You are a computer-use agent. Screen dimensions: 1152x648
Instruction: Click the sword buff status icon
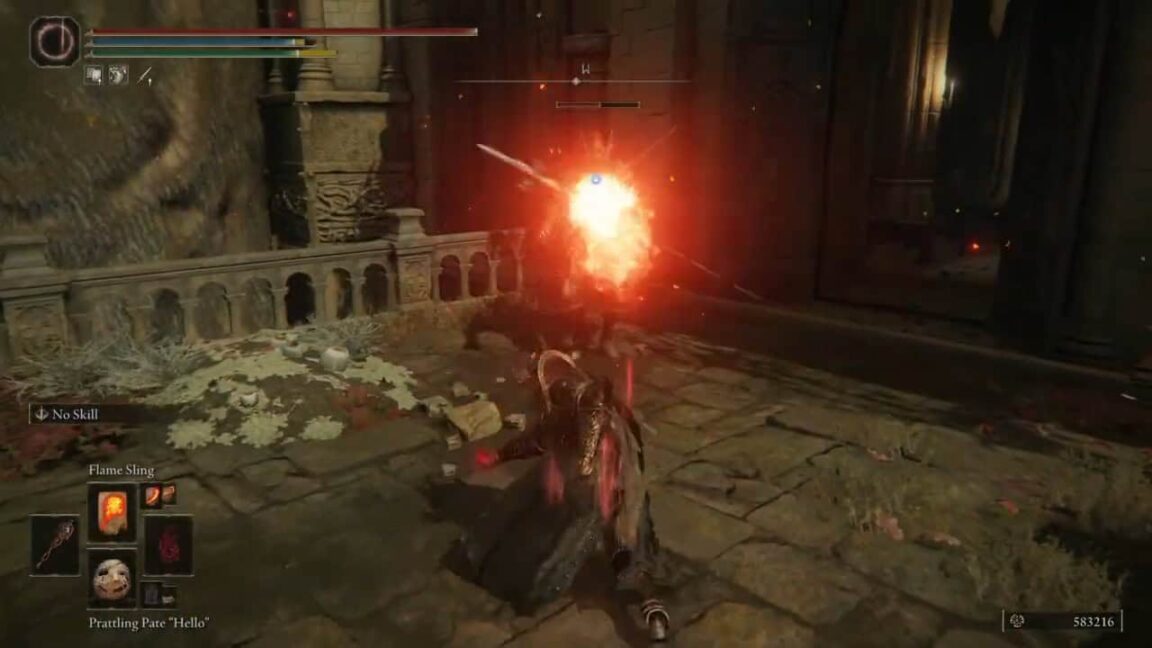pyautogui.click(x=145, y=75)
